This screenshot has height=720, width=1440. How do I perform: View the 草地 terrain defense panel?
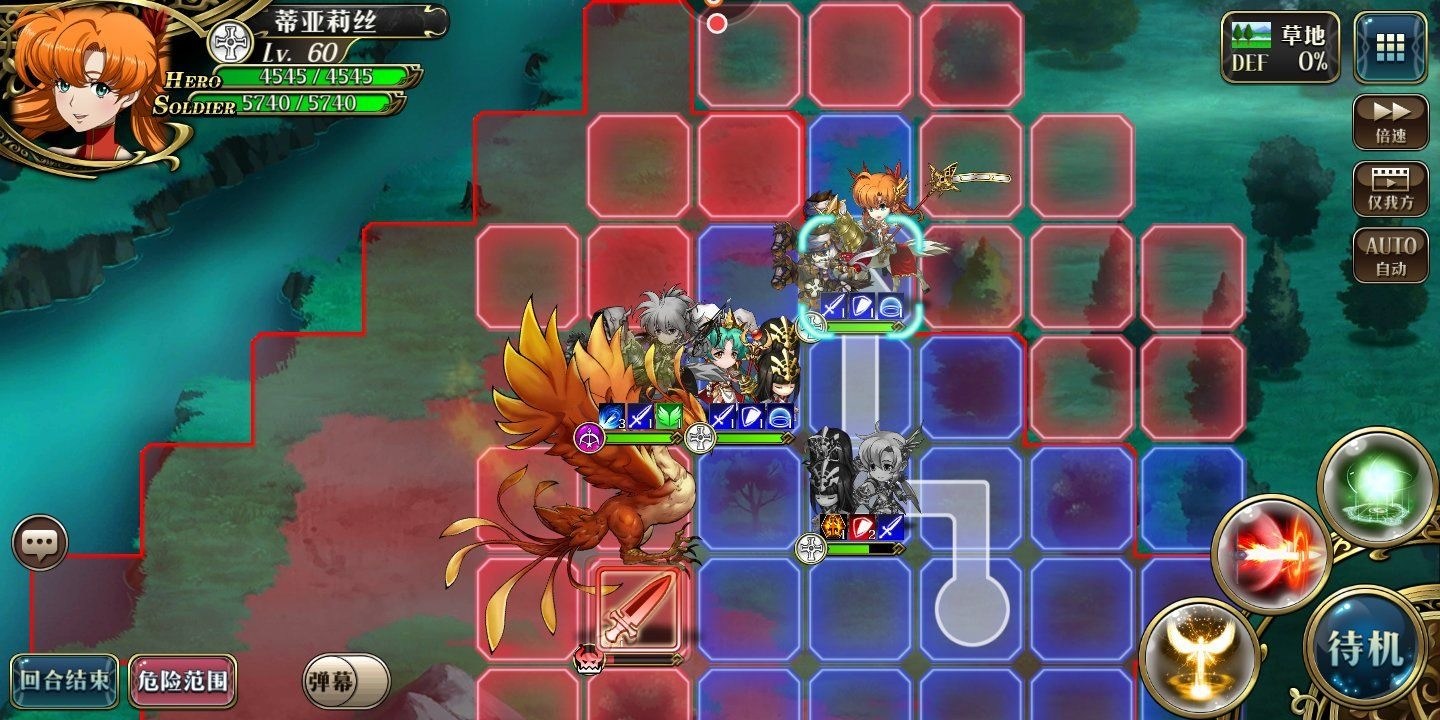(1280, 47)
